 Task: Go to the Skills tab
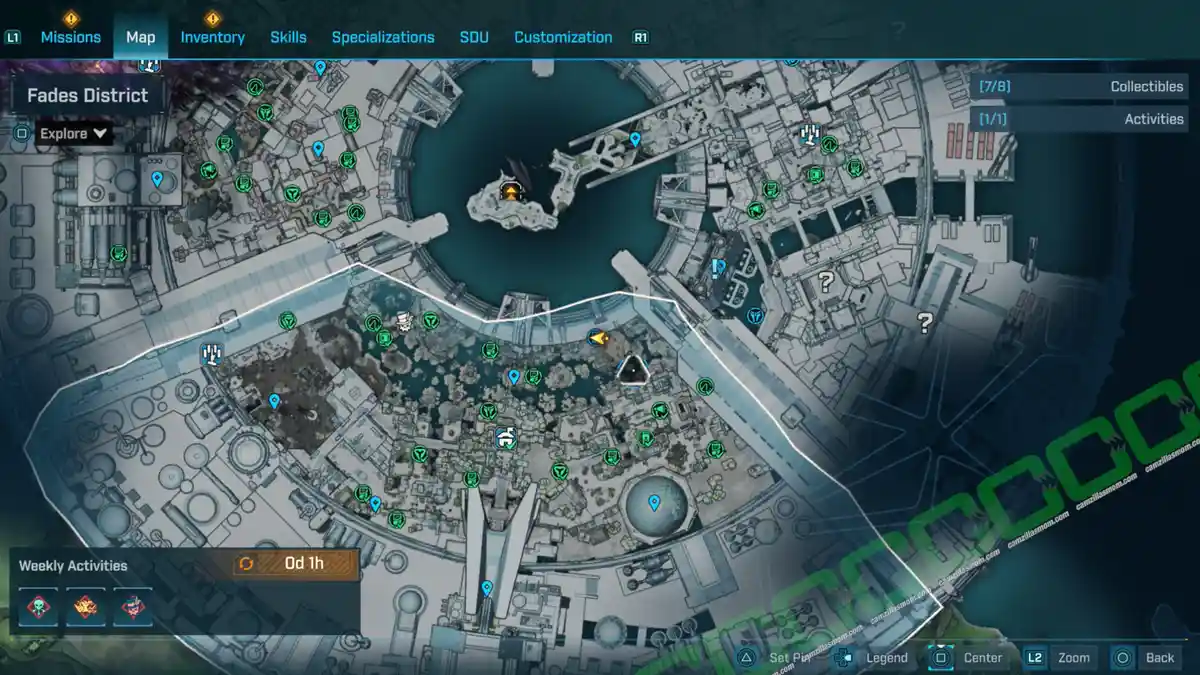click(288, 37)
